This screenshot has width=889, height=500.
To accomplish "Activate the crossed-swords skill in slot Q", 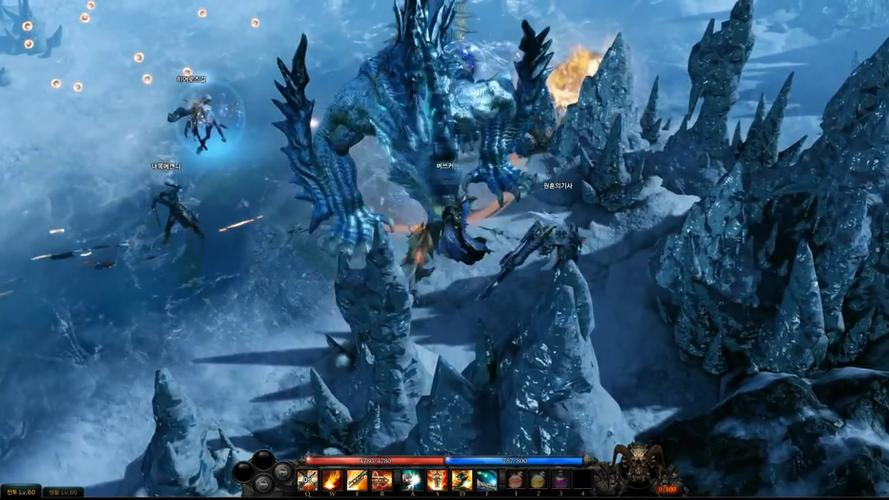I will pos(308,480).
